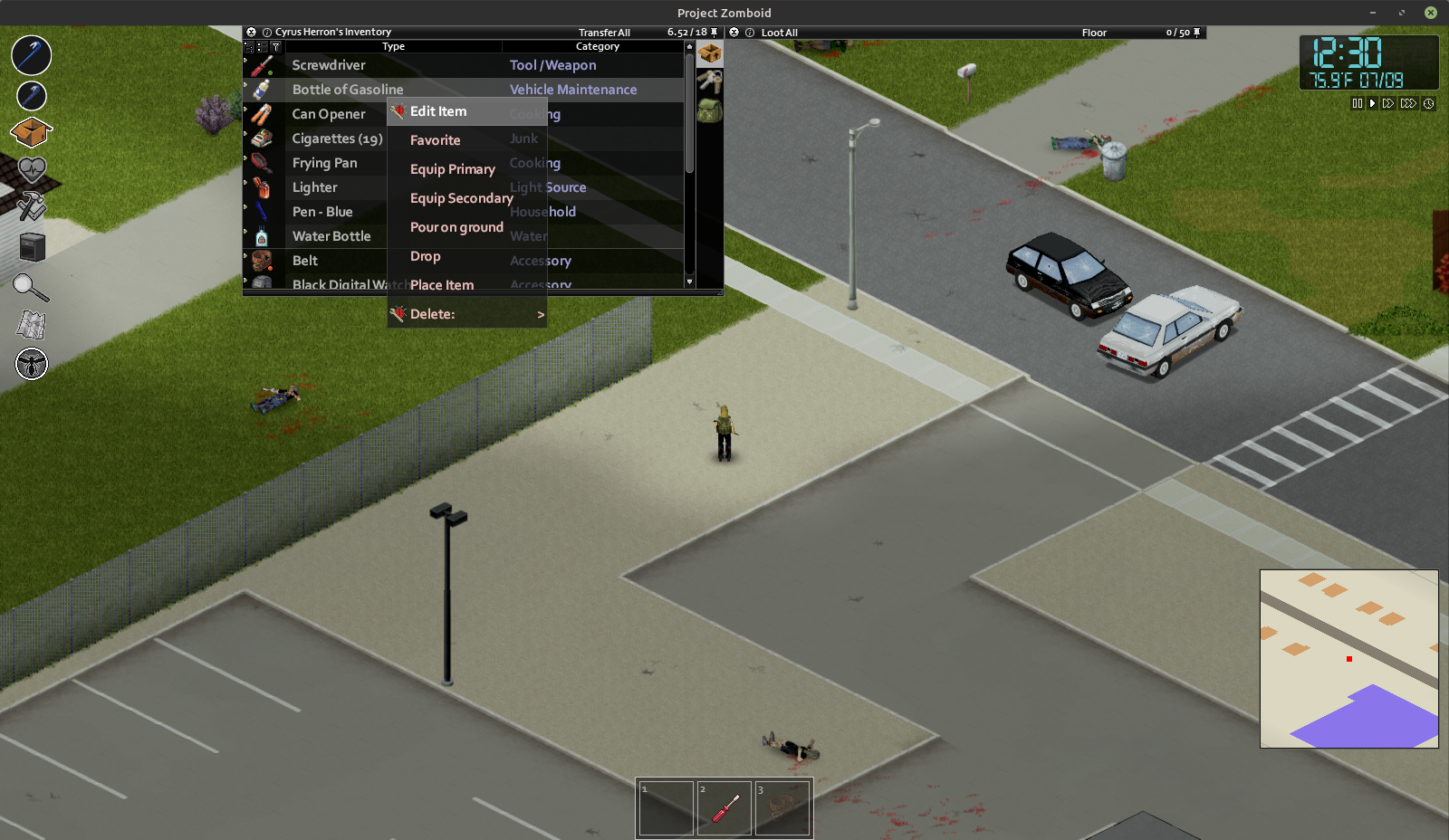Screen dimensions: 1449x840
Task: Close the Project Zomboid window
Action: tap(1430, 13)
